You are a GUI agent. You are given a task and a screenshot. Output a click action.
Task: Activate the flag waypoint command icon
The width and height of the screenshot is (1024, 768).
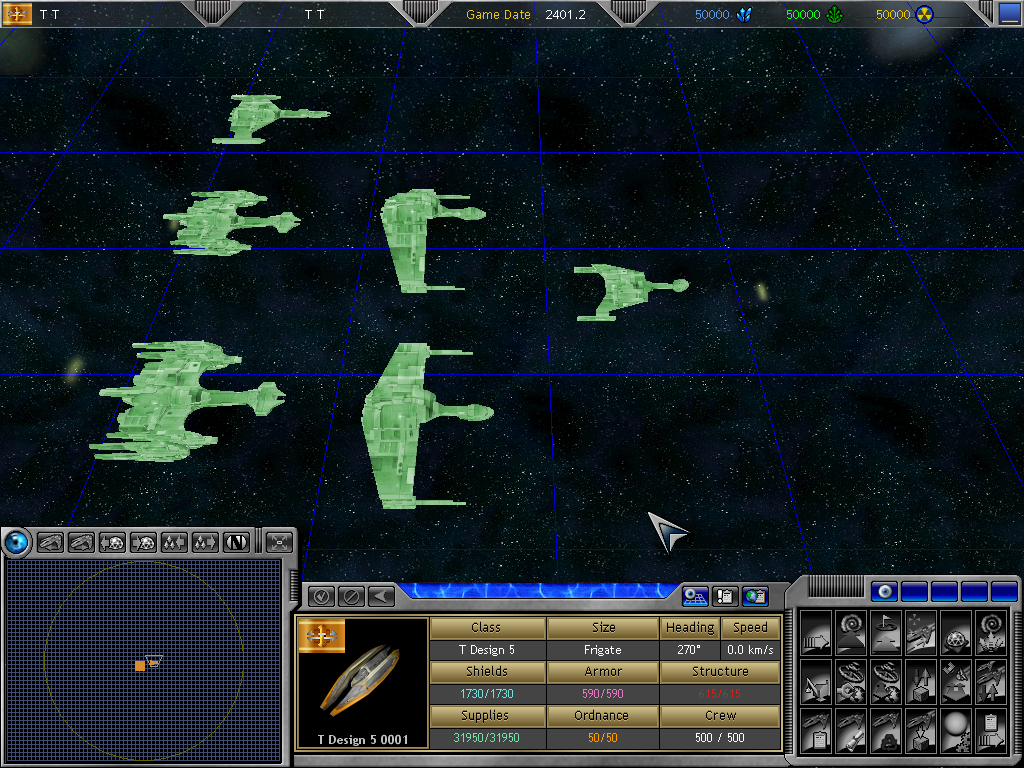[x=884, y=631]
